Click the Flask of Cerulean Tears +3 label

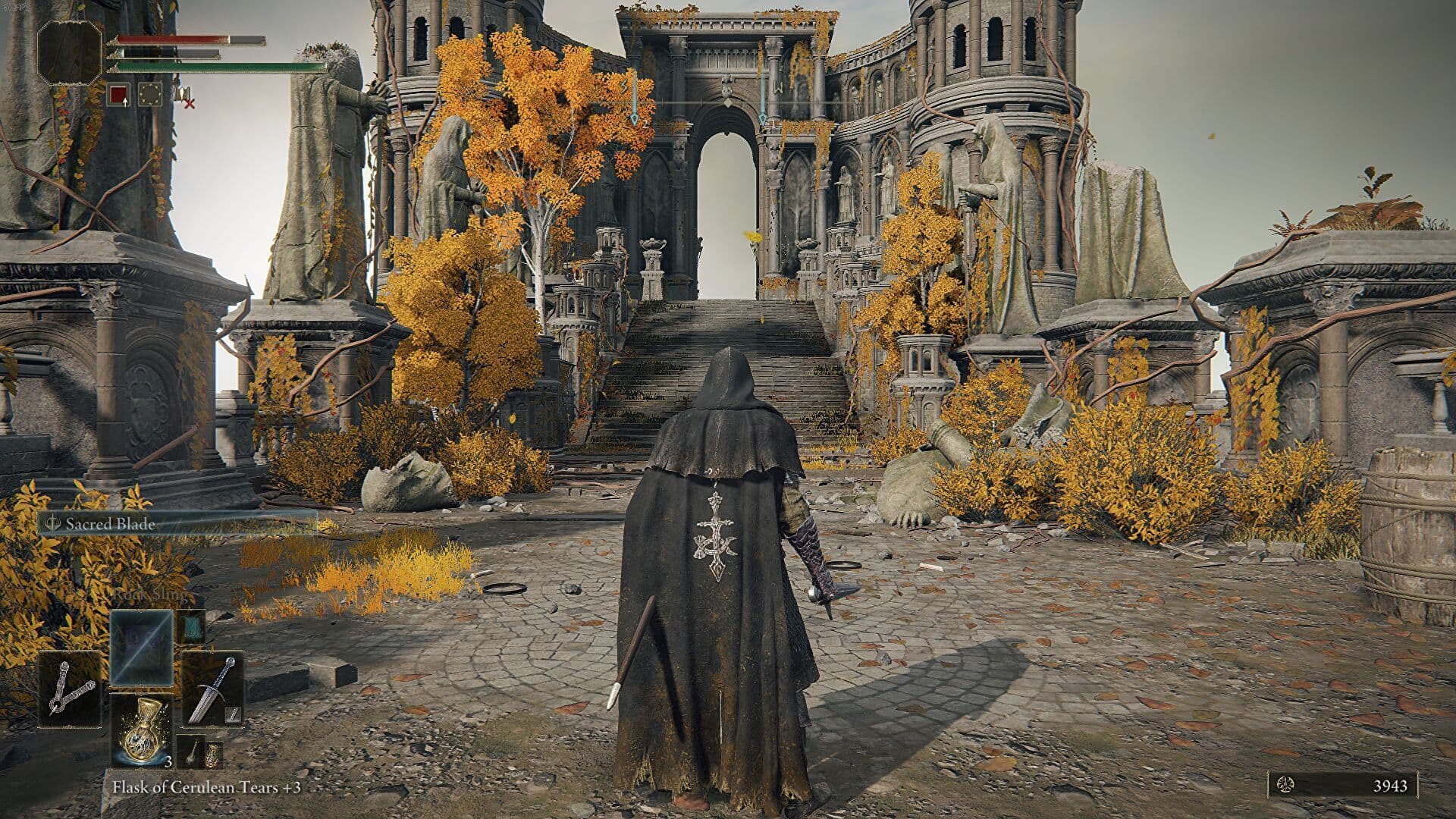tap(208, 786)
